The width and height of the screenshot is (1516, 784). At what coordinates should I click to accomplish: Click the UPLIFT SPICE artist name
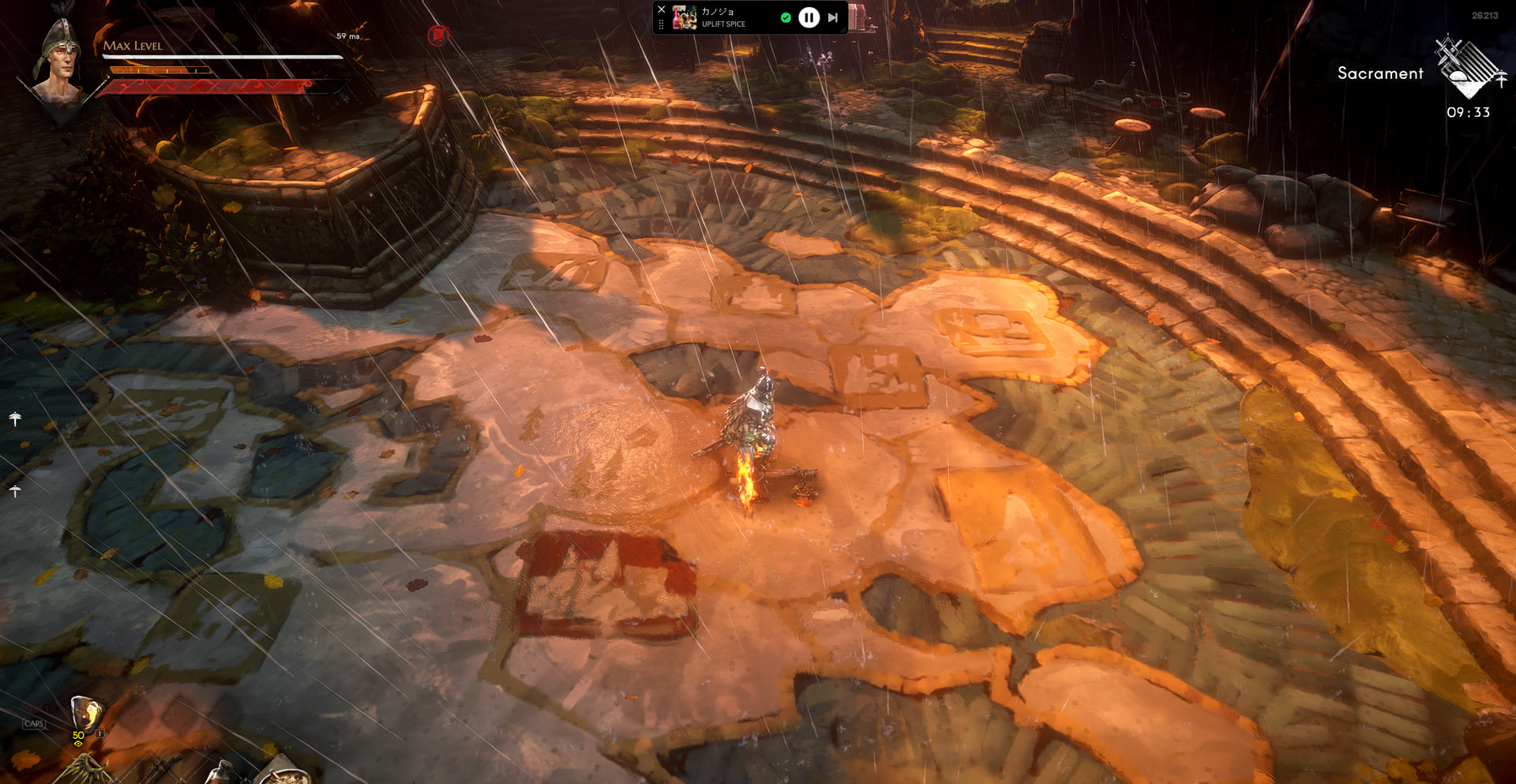click(723, 24)
